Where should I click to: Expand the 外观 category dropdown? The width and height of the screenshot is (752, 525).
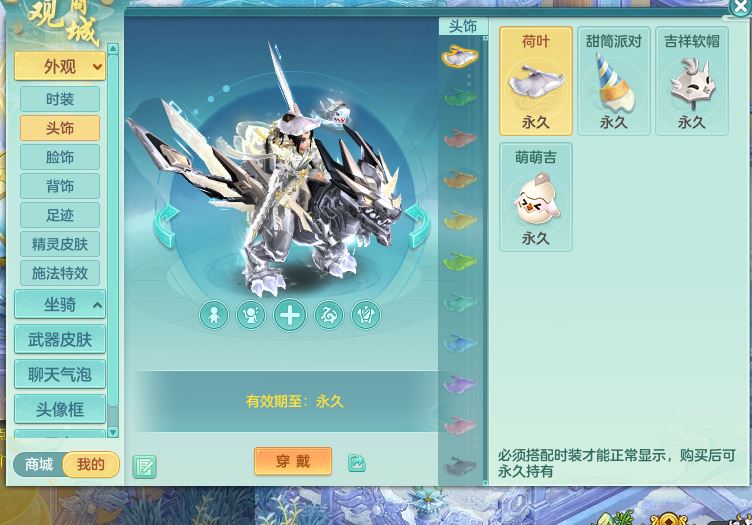[x=60, y=67]
